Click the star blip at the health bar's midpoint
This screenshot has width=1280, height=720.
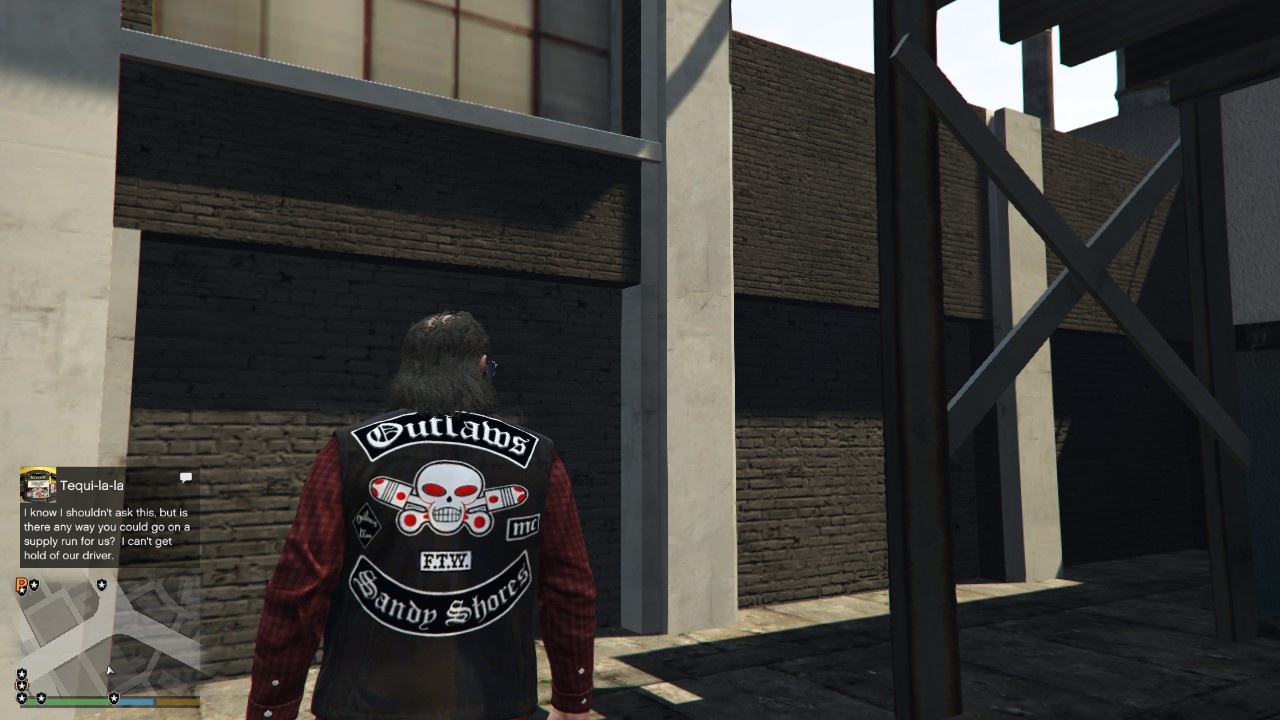coord(114,697)
